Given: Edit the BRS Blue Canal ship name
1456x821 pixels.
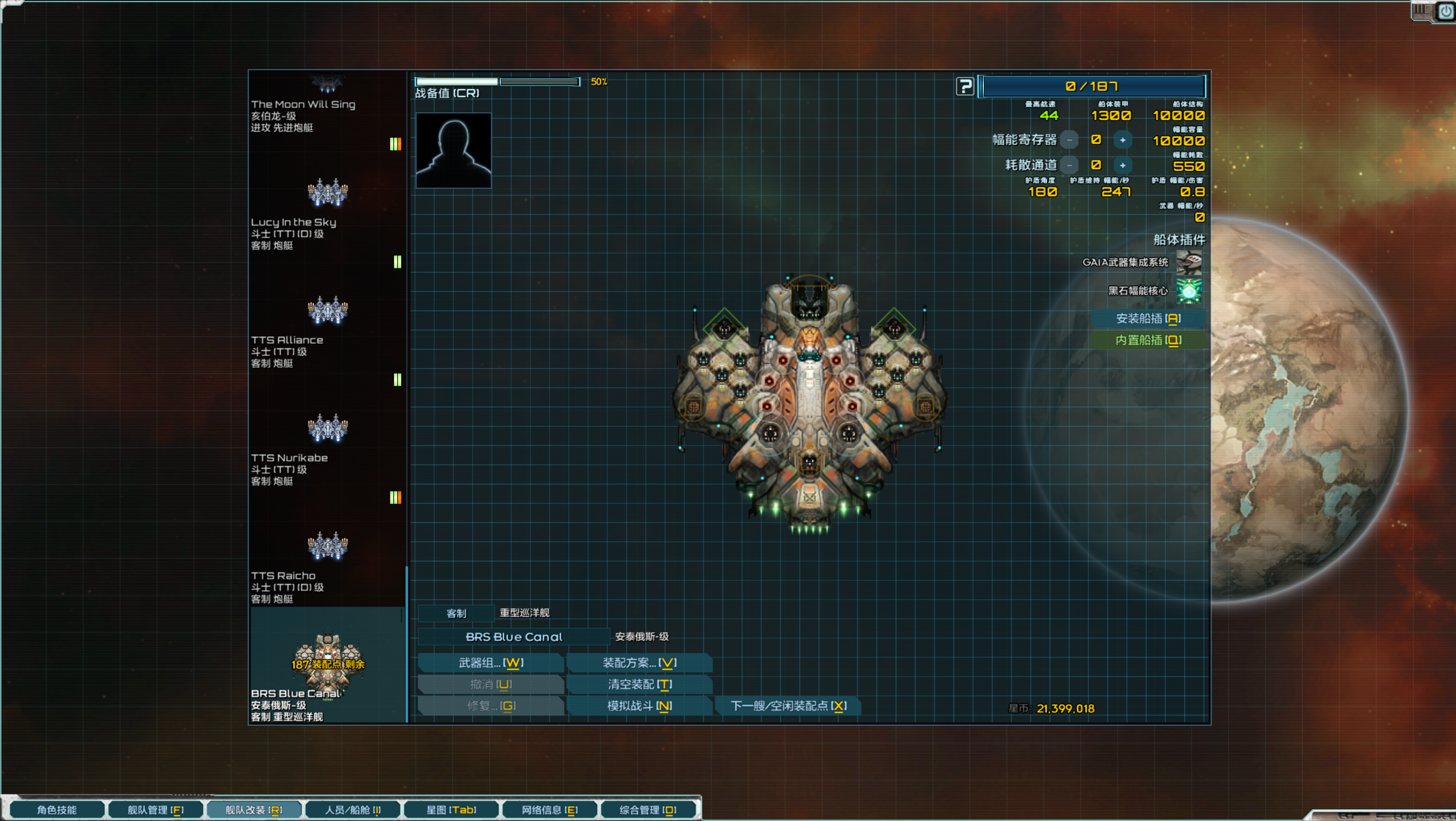Looking at the screenshot, I should click(x=514, y=637).
